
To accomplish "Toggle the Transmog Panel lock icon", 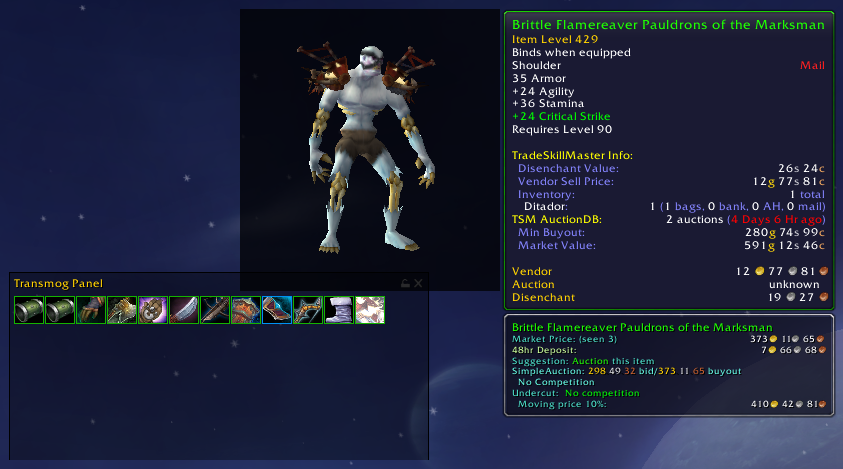I will click(x=406, y=283).
